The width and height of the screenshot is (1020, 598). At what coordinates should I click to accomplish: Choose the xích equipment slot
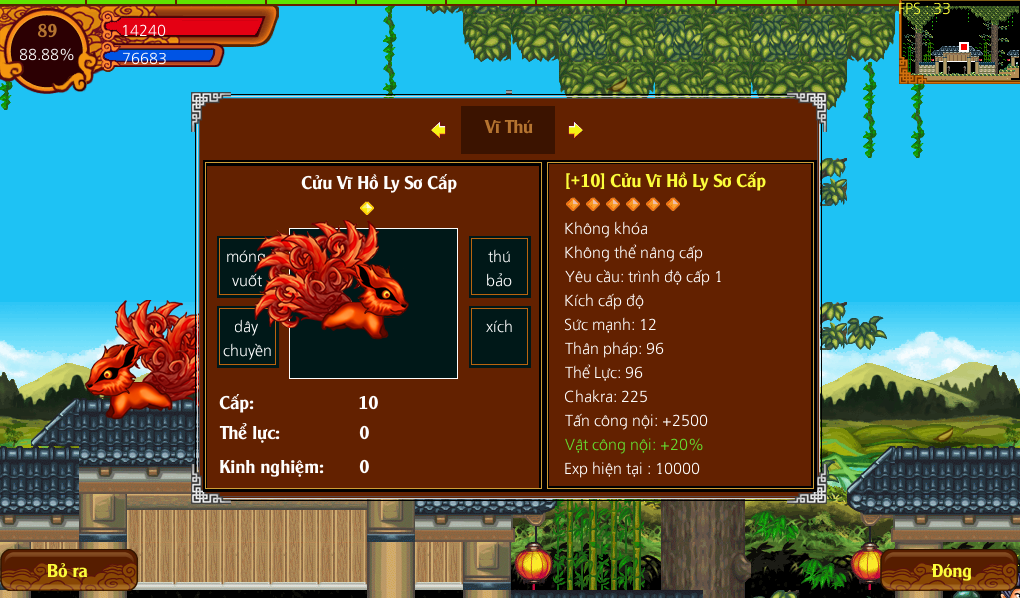click(499, 327)
